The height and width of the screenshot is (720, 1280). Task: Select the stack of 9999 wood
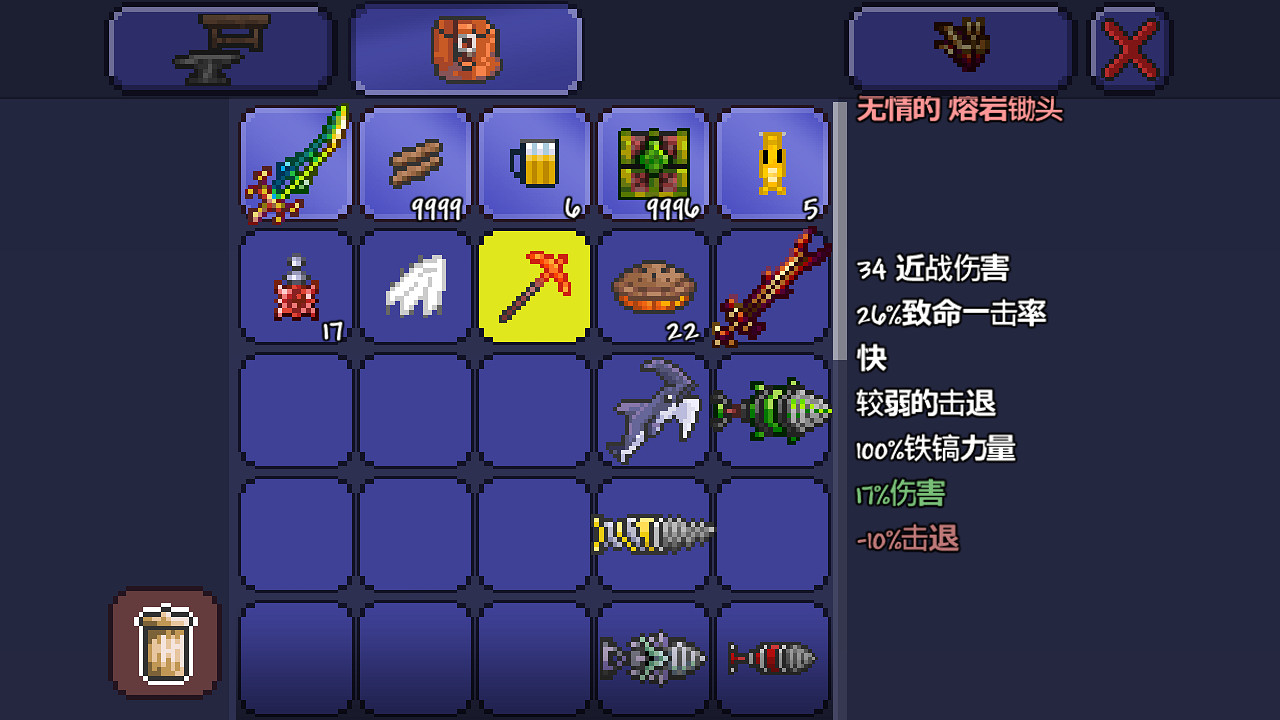coord(414,164)
